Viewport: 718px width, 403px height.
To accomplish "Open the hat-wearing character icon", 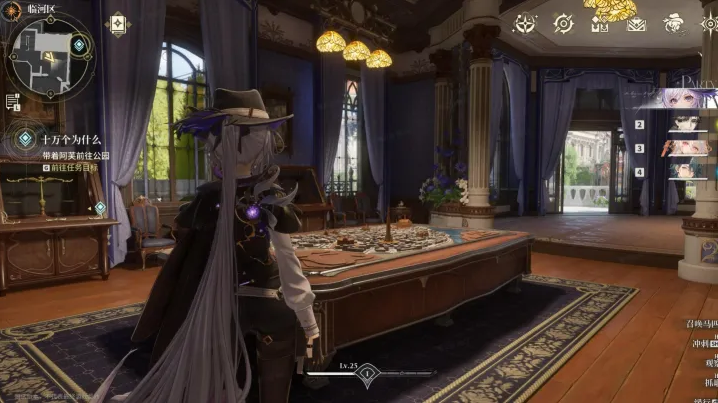I will click(674, 23).
